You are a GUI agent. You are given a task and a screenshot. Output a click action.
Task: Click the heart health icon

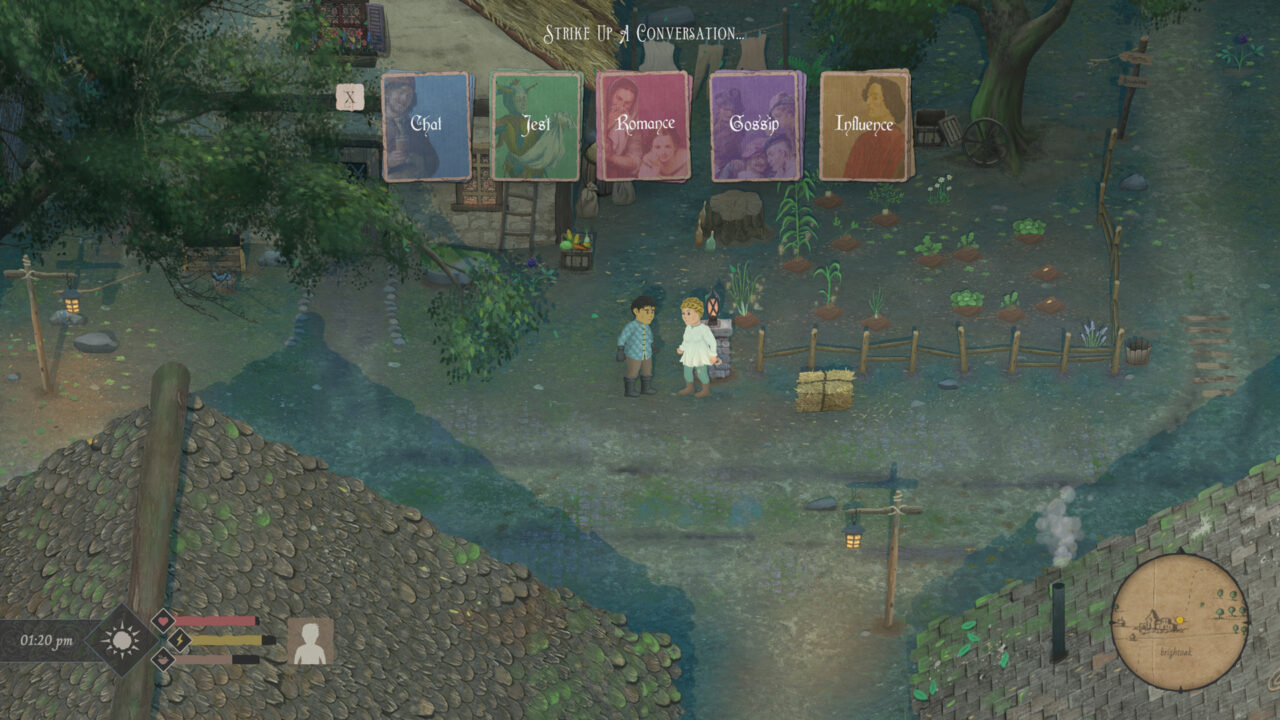(x=164, y=621)
